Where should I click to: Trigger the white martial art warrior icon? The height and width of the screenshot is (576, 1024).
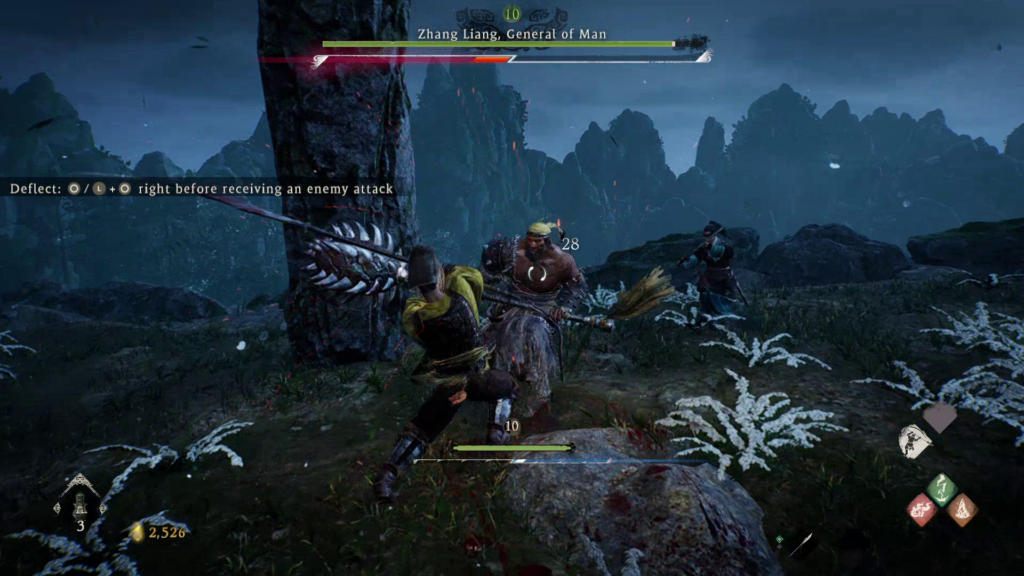(914, 441)
